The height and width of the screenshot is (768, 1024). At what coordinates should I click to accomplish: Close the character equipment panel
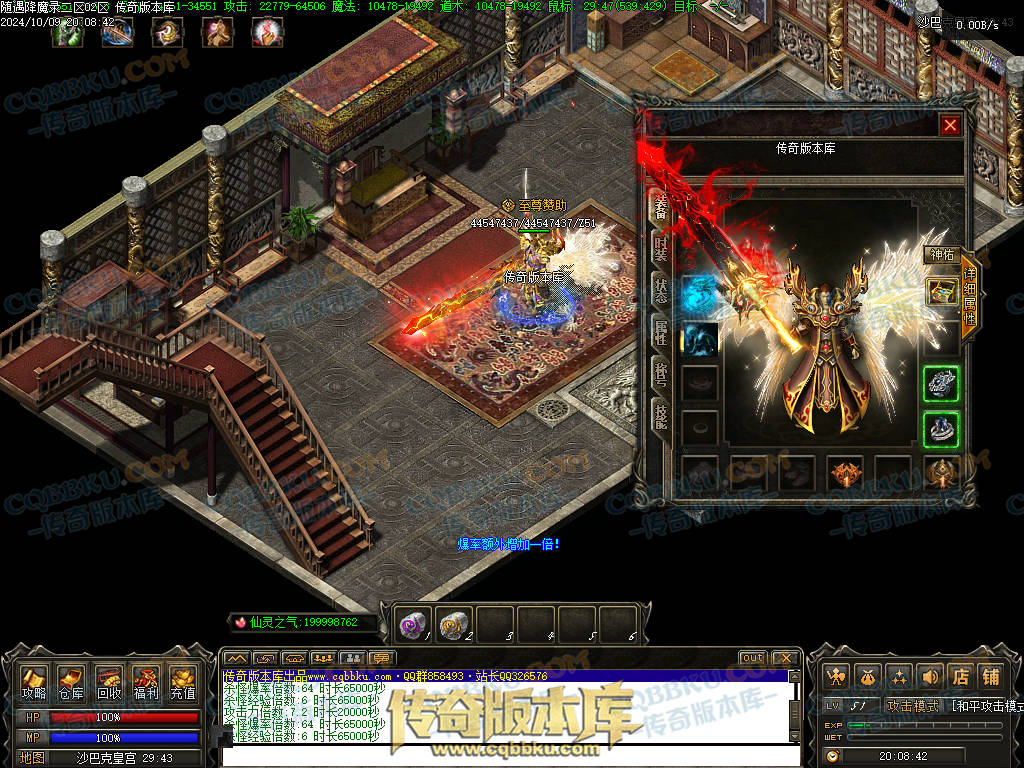pyautogui.click(x=950, y=125)
